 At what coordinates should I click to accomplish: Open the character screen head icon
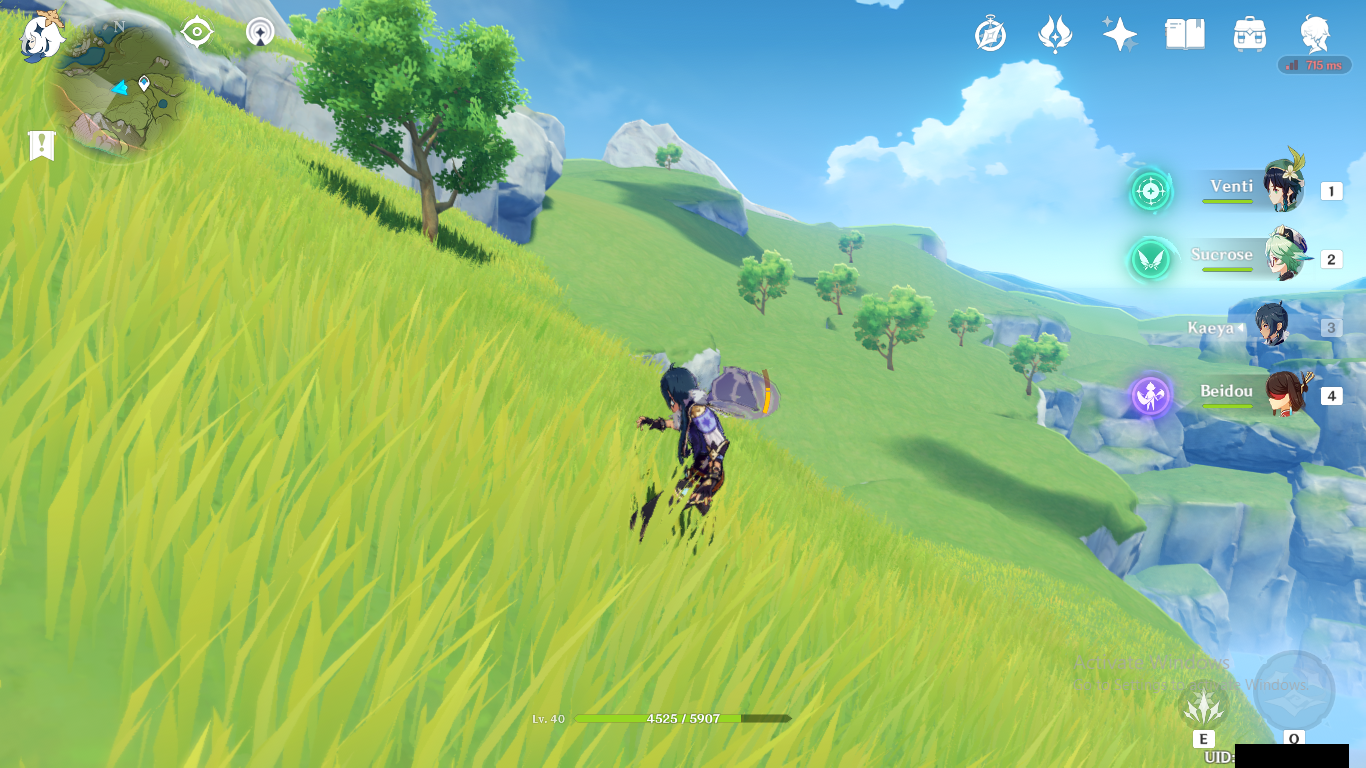pos(1315,35)
